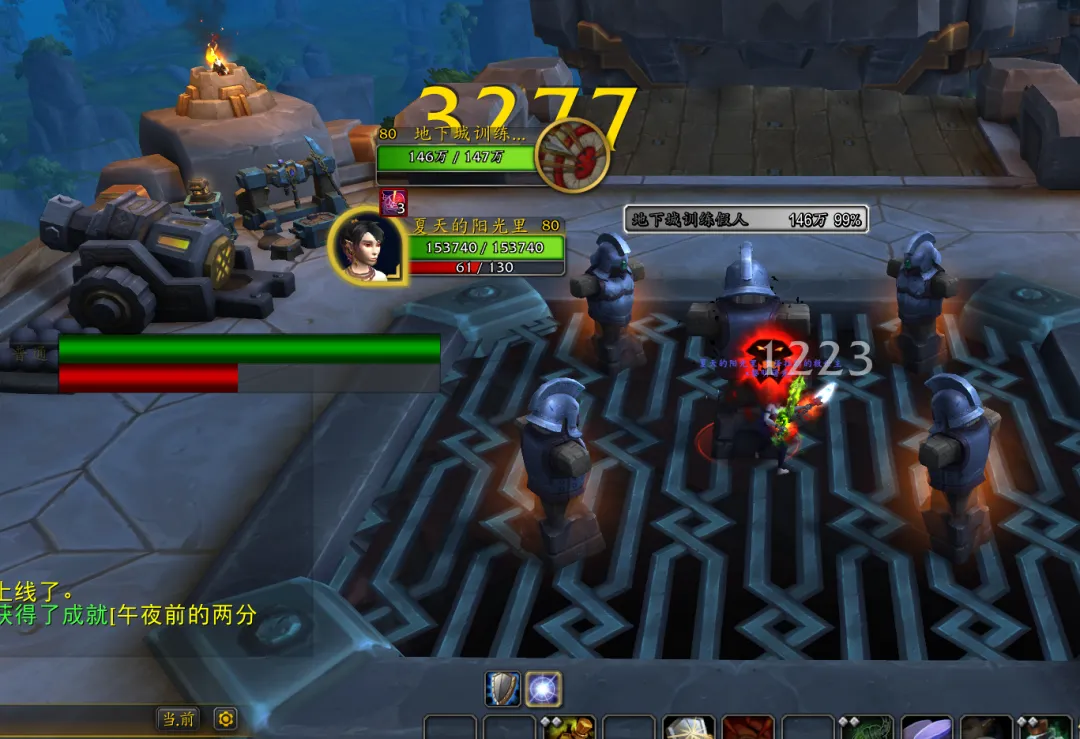1080x739 pixels.
Task: Open the 午夜前的两分 achievement link in chat
Action: [x=183, y=615]
